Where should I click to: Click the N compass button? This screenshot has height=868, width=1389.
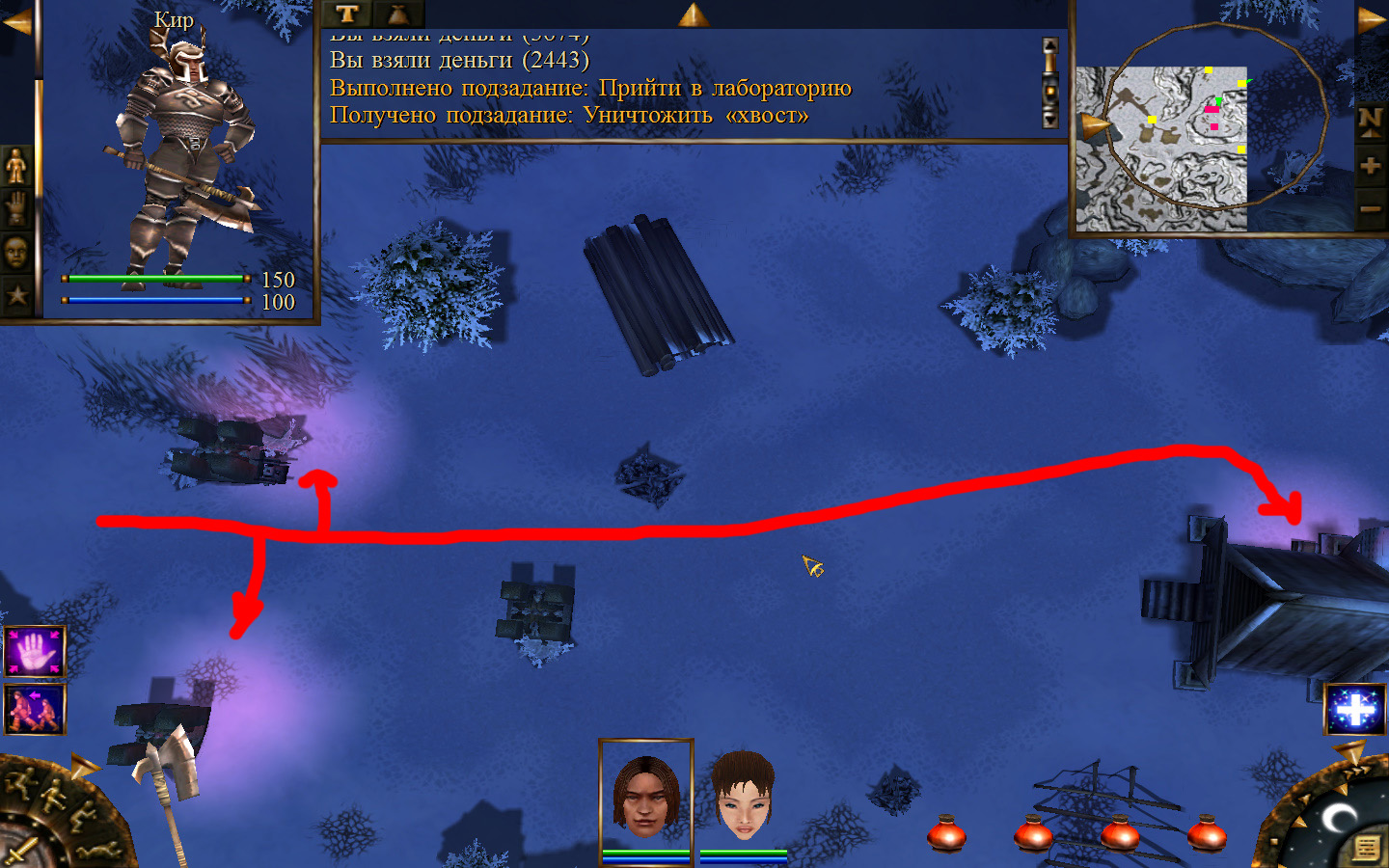pyautogui.click(x=1371, y=121)
